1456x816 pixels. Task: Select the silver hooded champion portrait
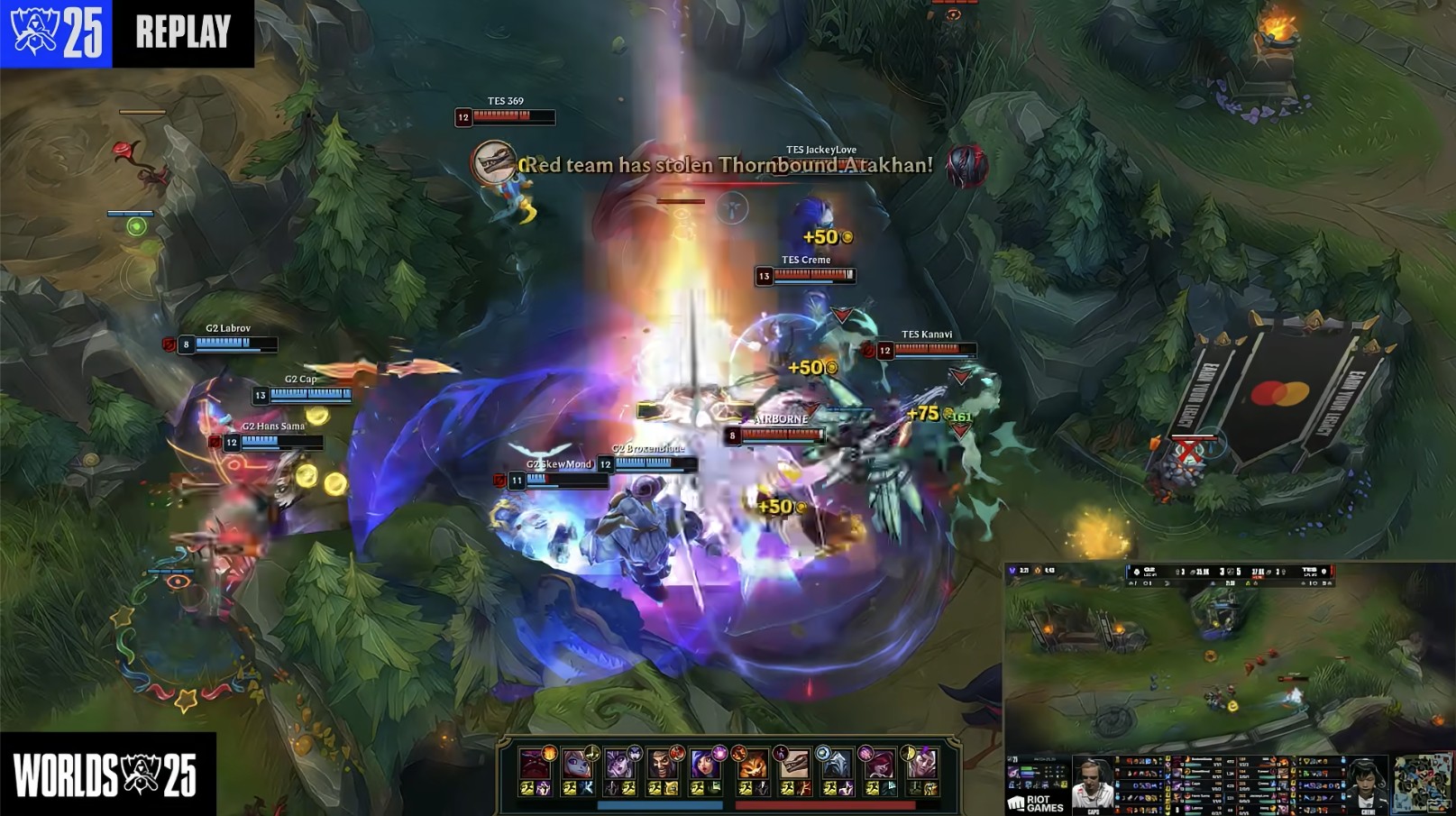coord(836,765)
